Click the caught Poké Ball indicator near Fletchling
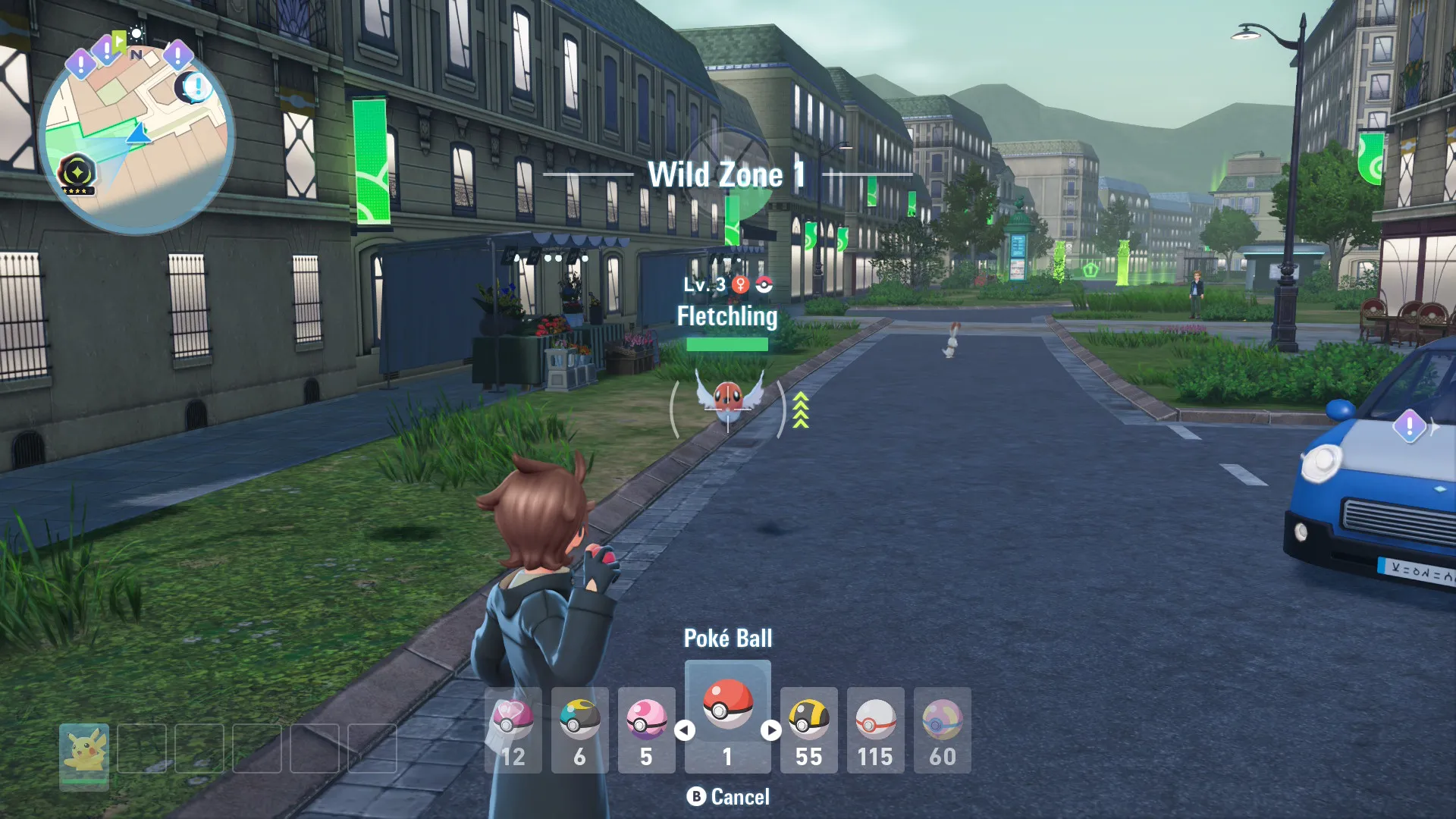Viewport: 1456px width, 819px height. pyautogui.click(x=764, y=284)
